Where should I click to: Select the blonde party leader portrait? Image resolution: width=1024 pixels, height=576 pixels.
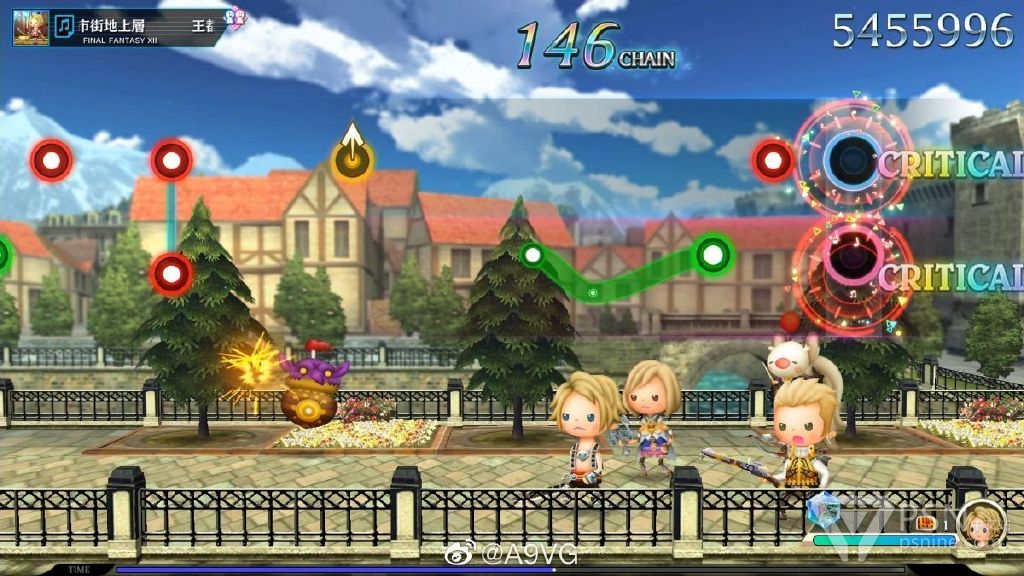pos(980,524)
